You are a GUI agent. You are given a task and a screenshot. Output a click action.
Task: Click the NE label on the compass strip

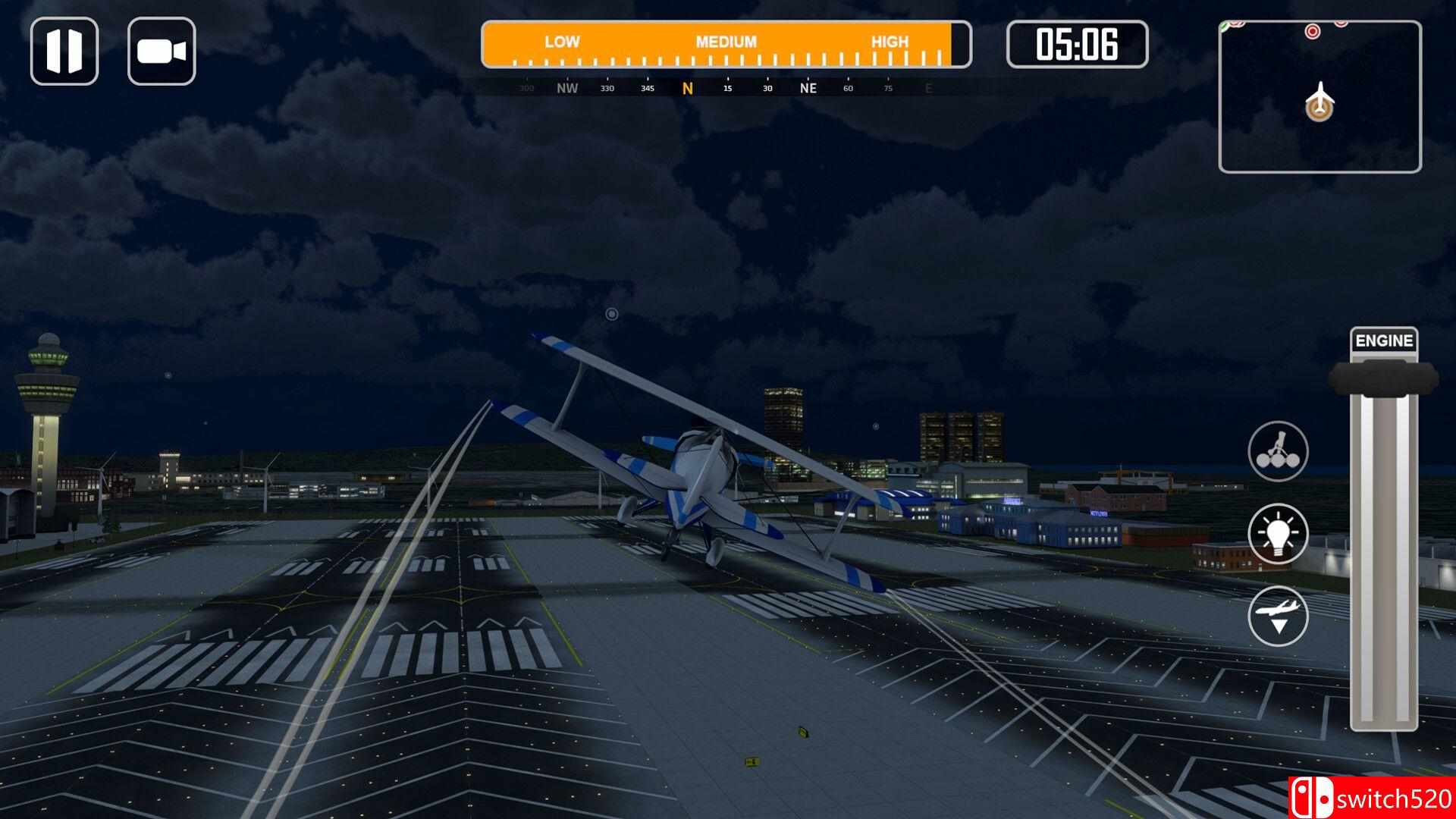point(808,89)
